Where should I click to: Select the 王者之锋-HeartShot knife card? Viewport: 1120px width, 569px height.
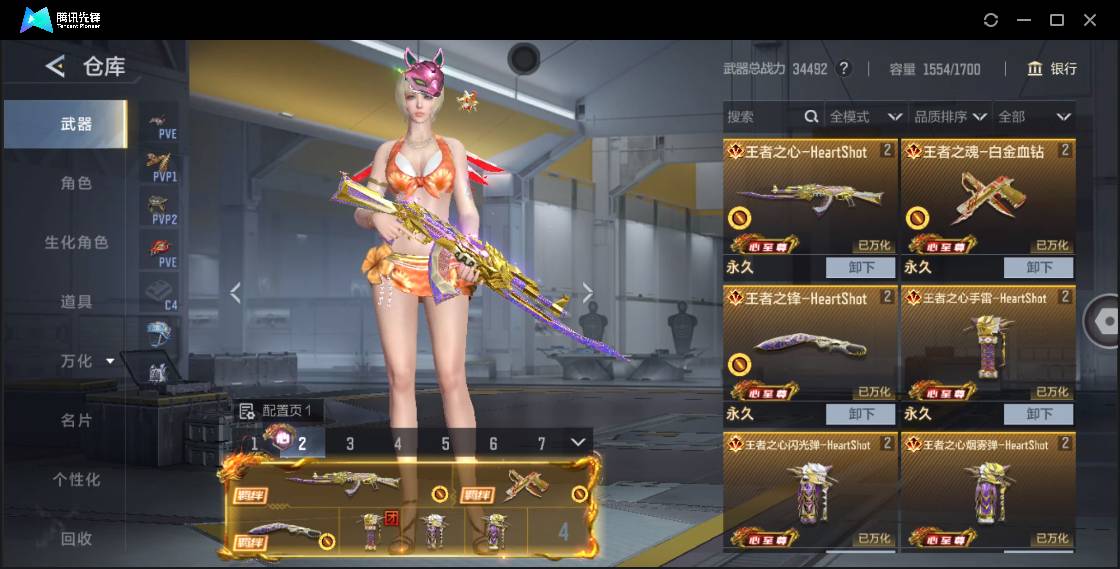click(x=809, y=342)
